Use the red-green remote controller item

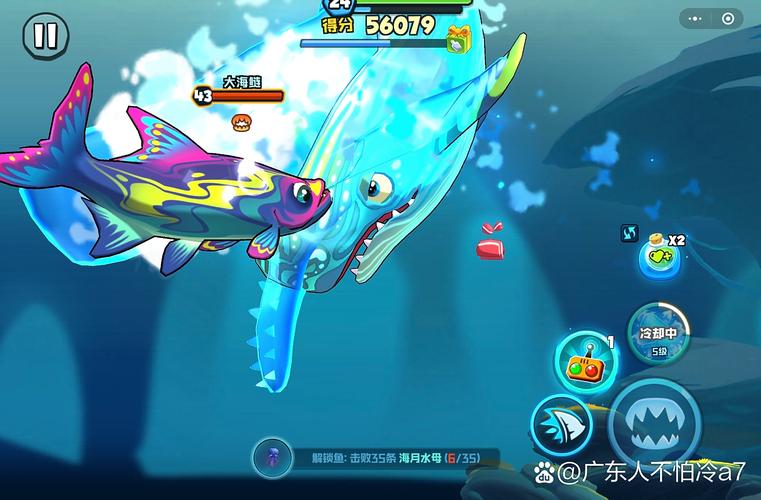585,364
